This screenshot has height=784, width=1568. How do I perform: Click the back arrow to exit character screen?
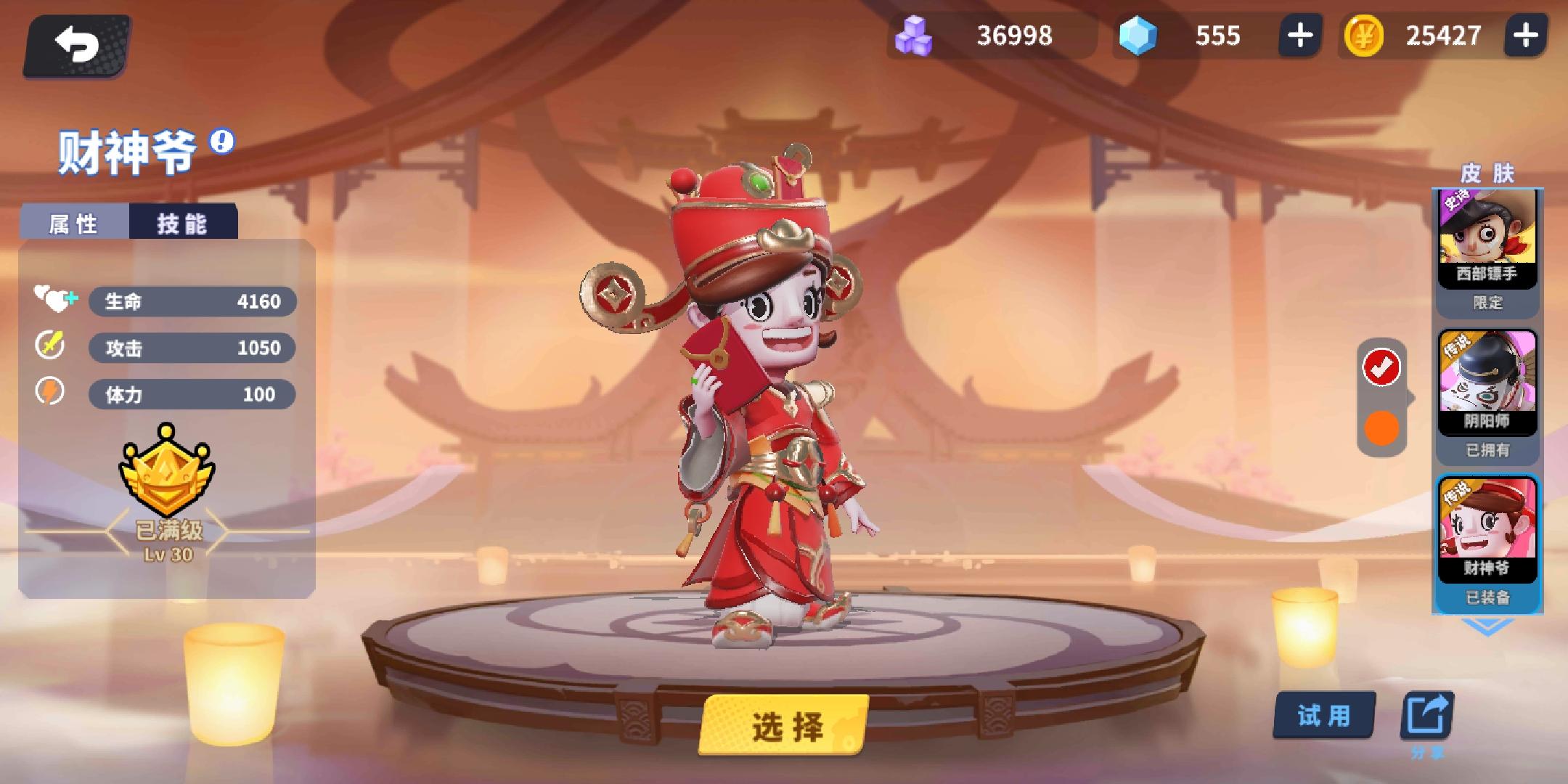(x=76, y=45)
